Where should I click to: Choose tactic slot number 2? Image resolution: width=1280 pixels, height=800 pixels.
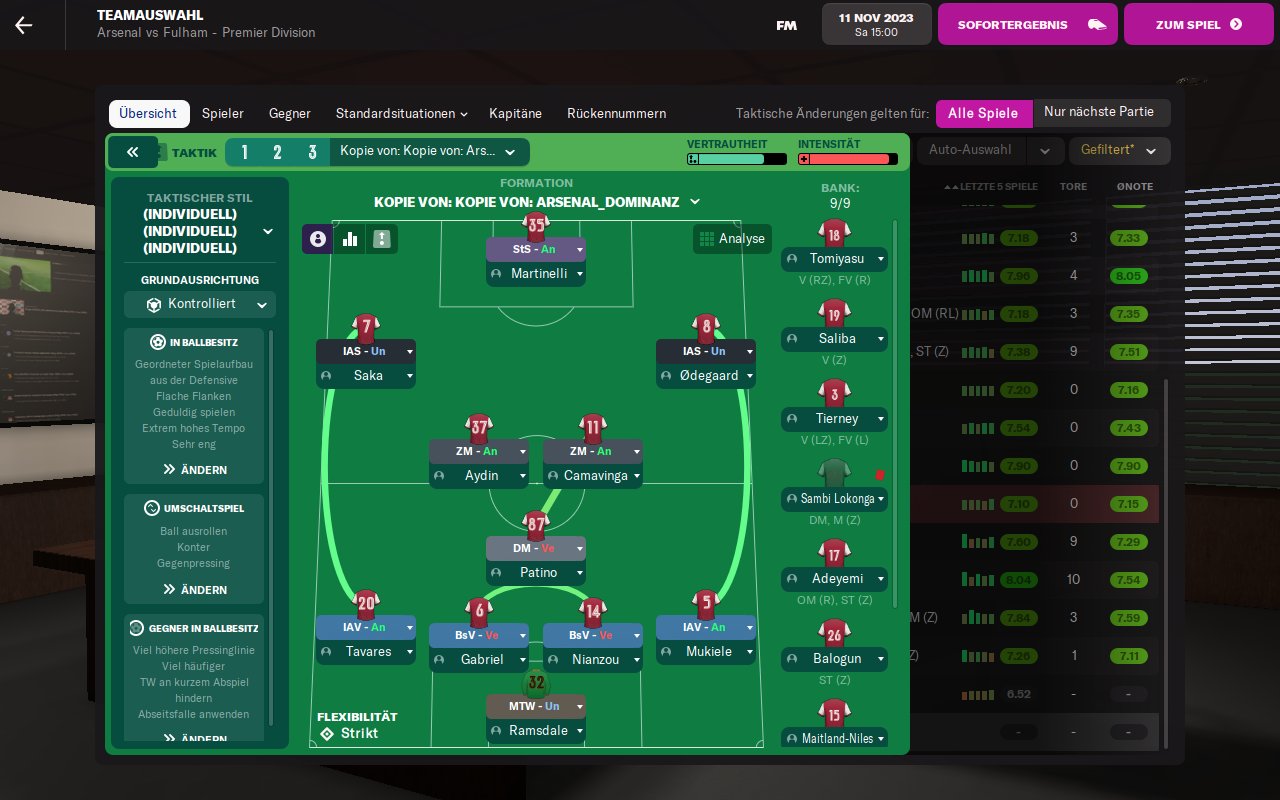[277, 152]
